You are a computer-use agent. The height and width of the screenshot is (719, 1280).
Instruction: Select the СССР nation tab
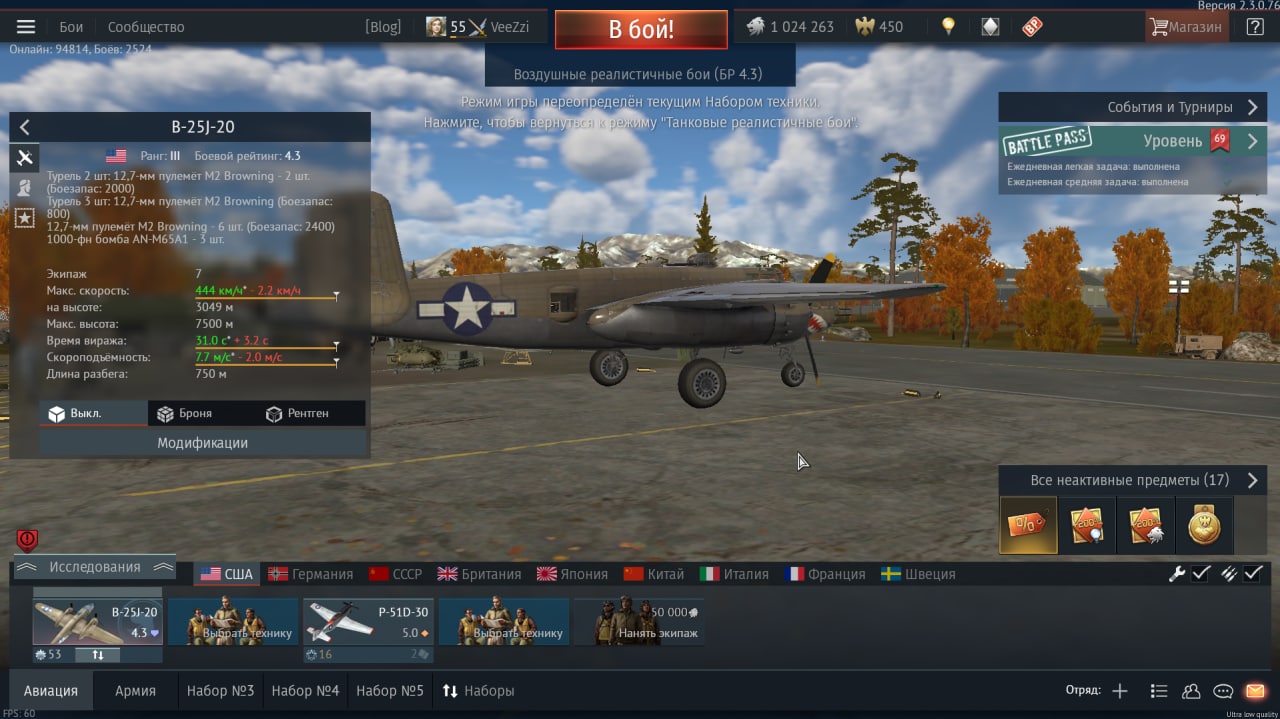point(396,574)
